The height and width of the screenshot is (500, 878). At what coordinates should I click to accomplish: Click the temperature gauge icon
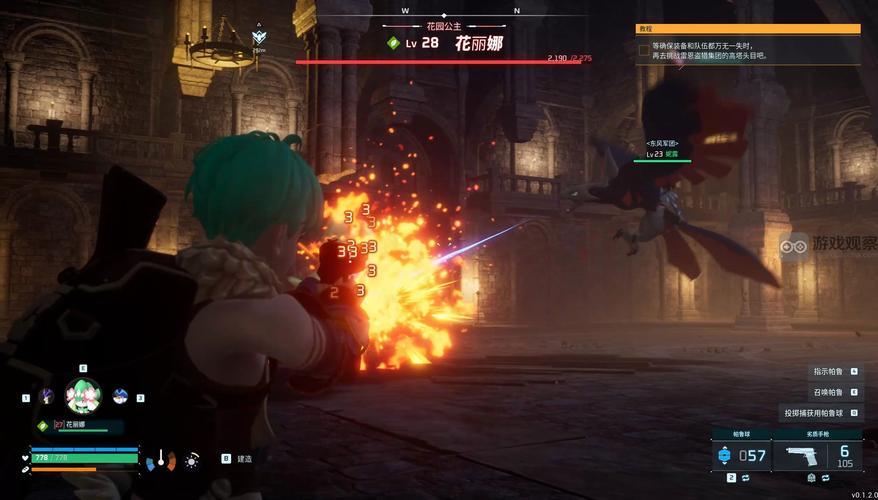[x=160, y=460]
